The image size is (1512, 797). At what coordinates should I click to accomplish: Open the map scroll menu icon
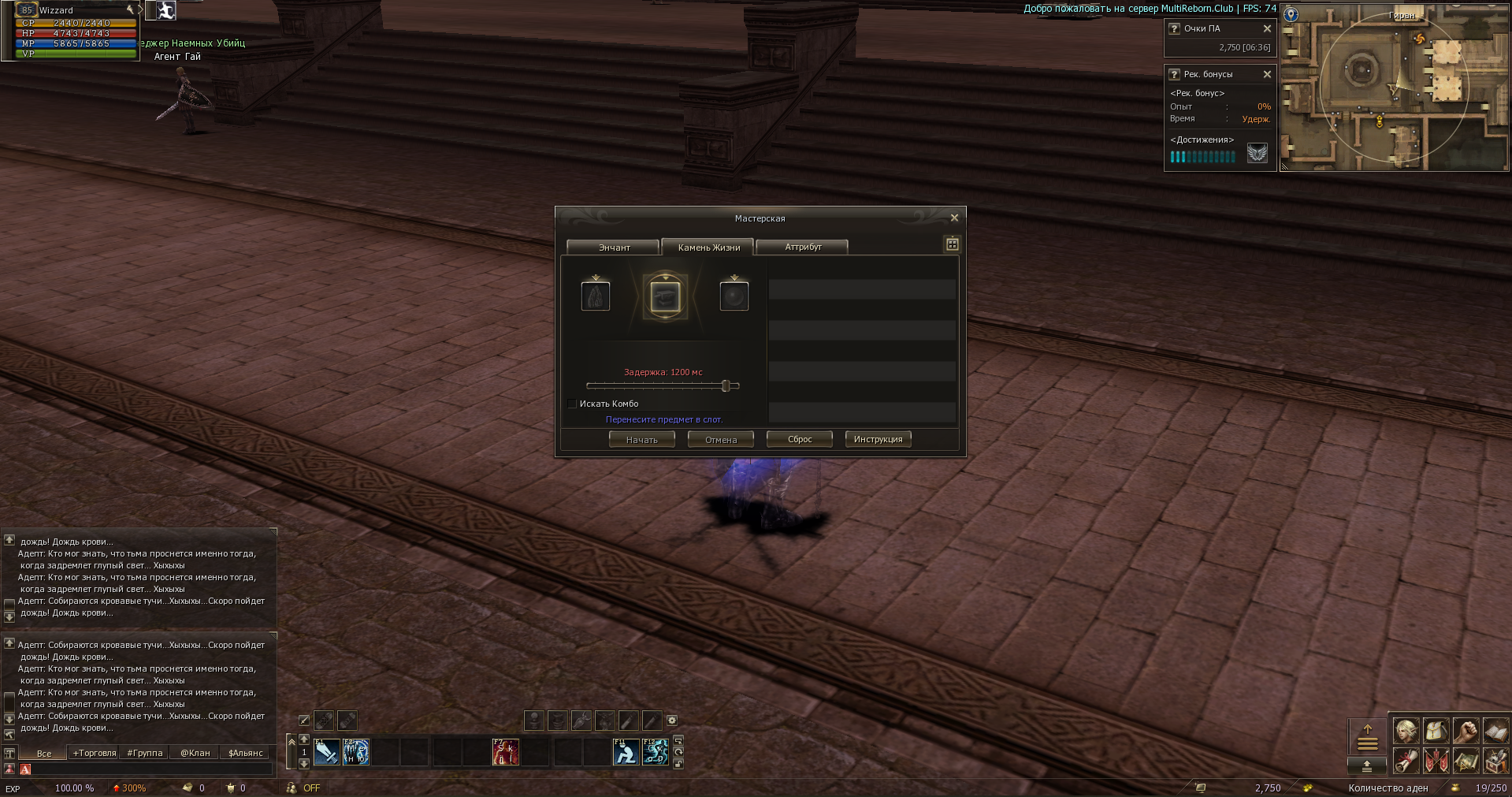pos(1465,762)
